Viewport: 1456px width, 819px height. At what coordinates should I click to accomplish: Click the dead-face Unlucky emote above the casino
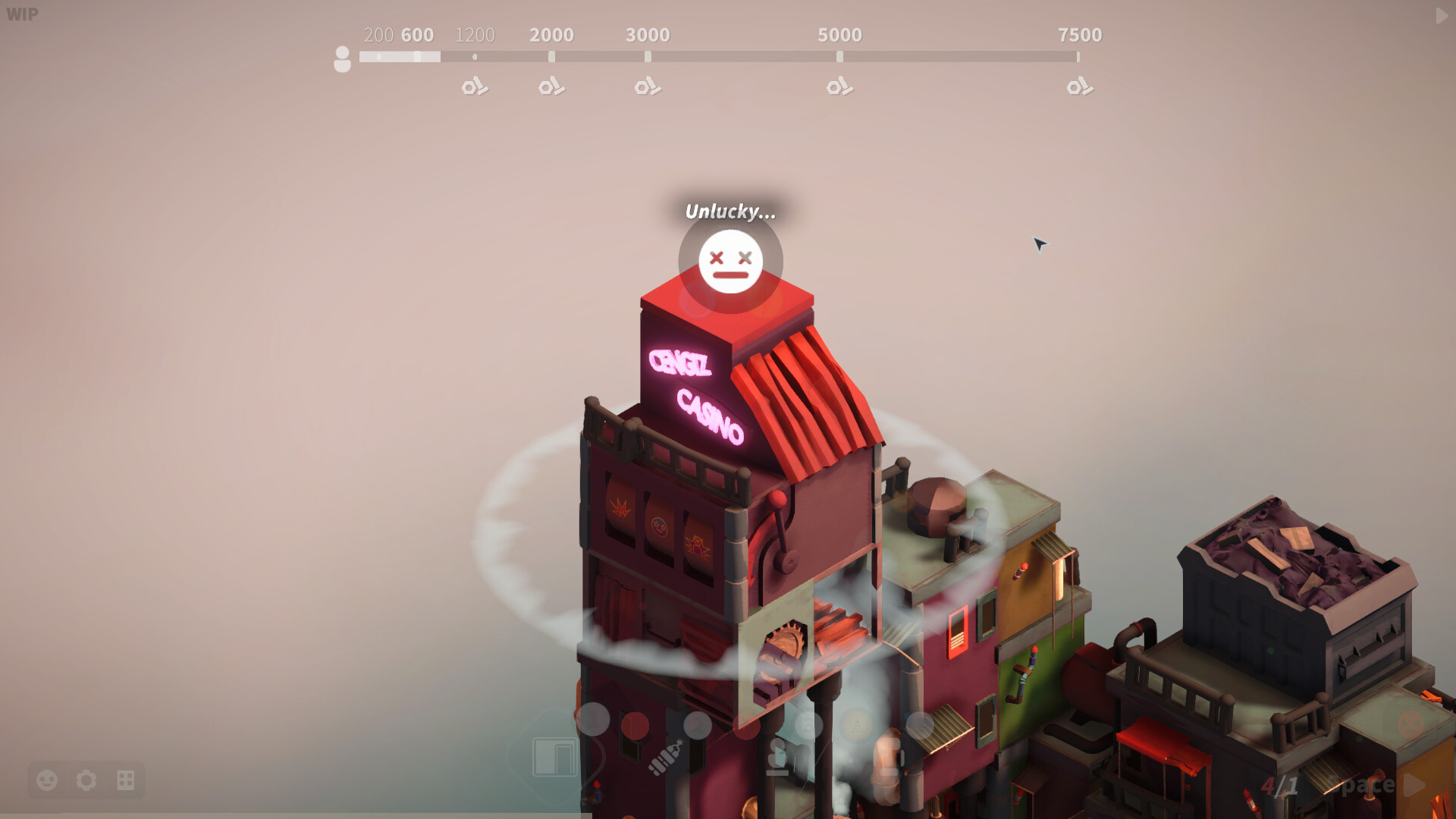[729, 261]
